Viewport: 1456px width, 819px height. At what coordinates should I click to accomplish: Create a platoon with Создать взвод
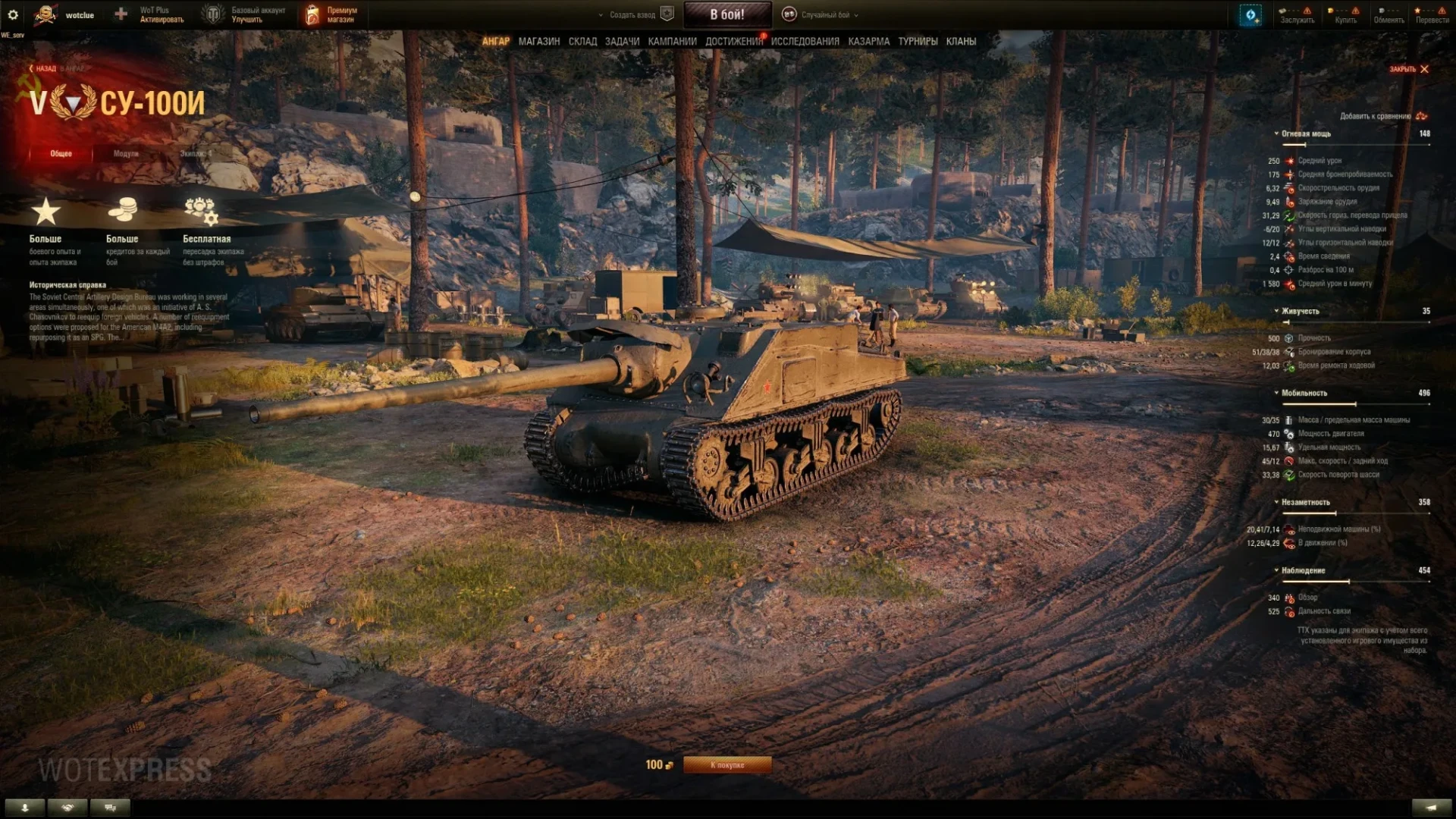[x=635, y=14]
